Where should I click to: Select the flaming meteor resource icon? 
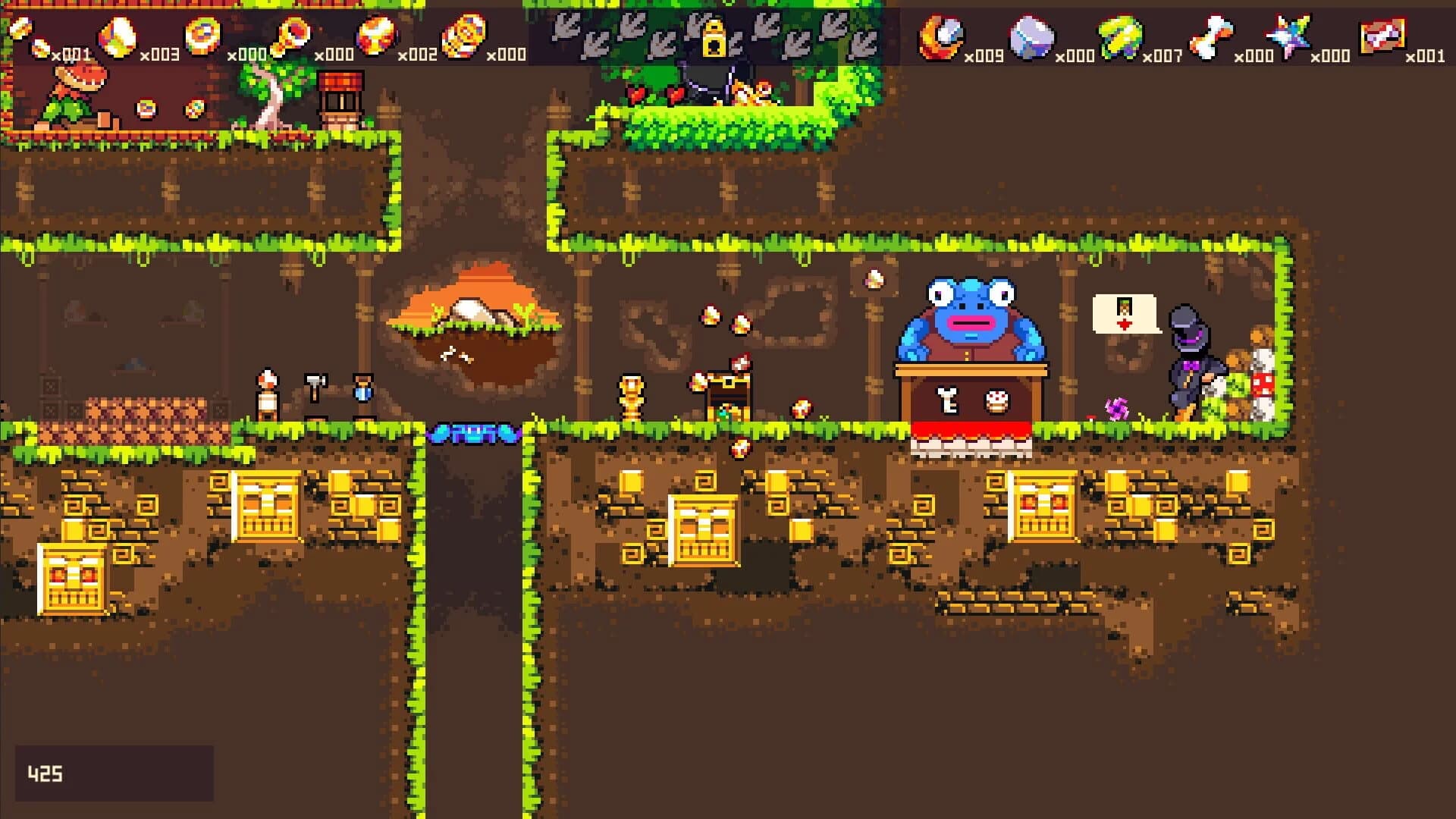tap(940, 38)
